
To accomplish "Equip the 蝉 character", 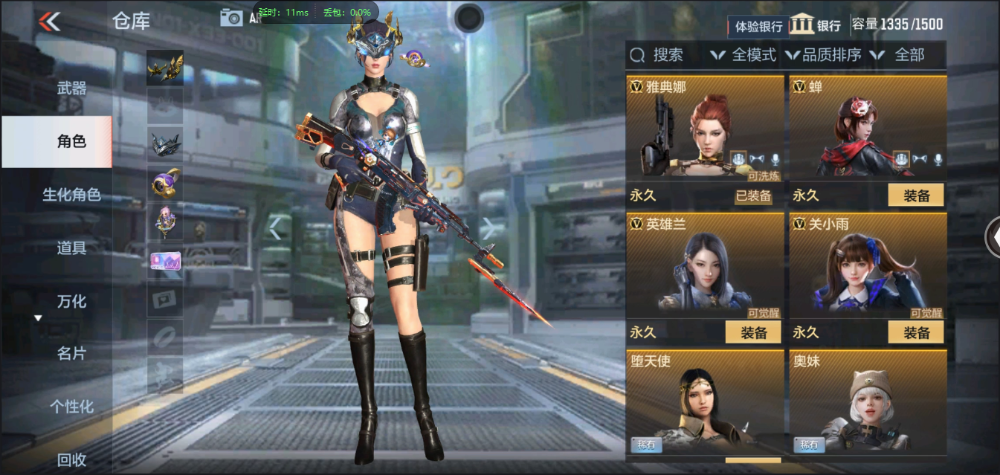I will click(915, 196).
